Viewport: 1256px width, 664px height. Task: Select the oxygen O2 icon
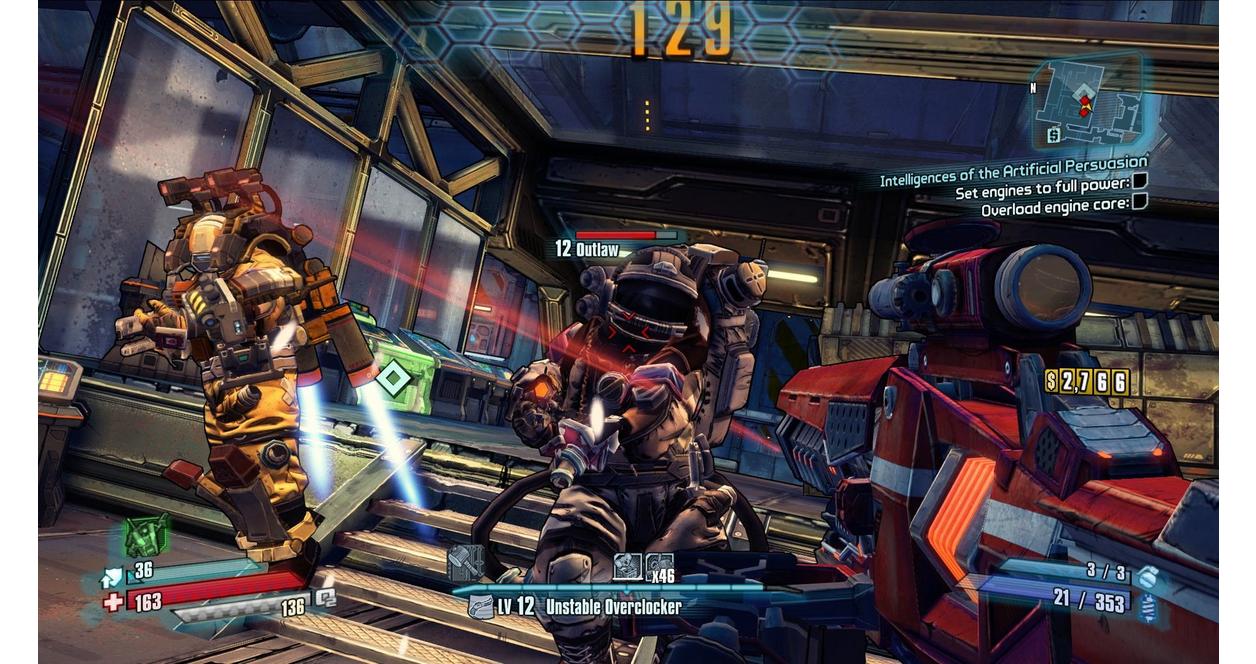click(325, 598)
